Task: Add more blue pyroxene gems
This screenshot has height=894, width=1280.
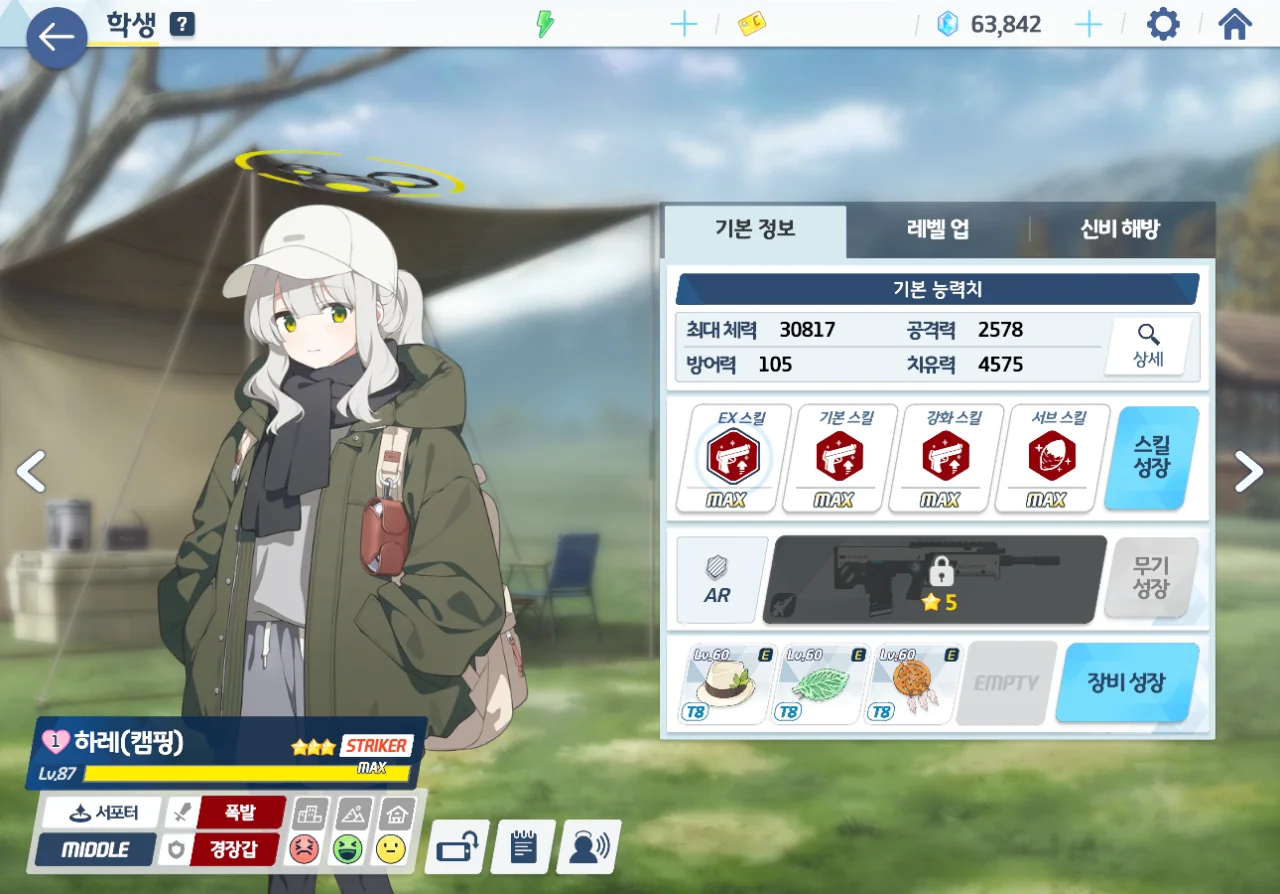Action: pyautogui.click(x=1087, y=25)
